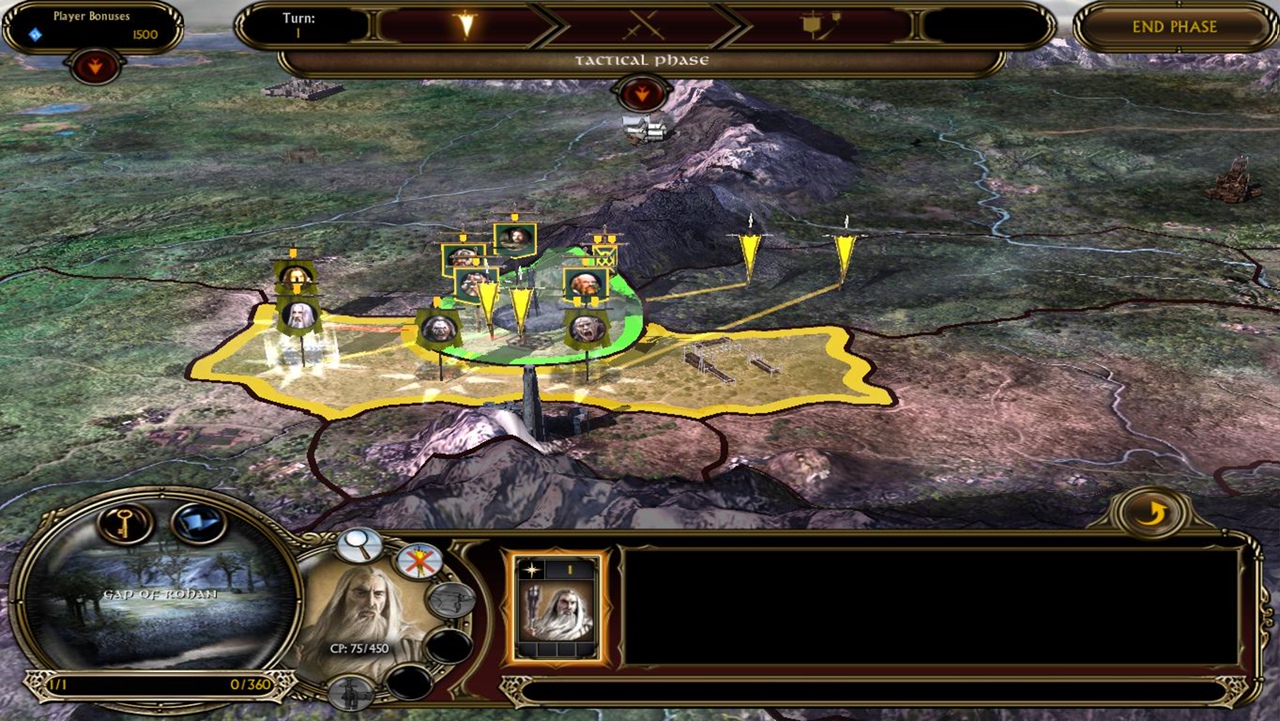Select Saruman's army banner on the map

(x=298, y=316)
